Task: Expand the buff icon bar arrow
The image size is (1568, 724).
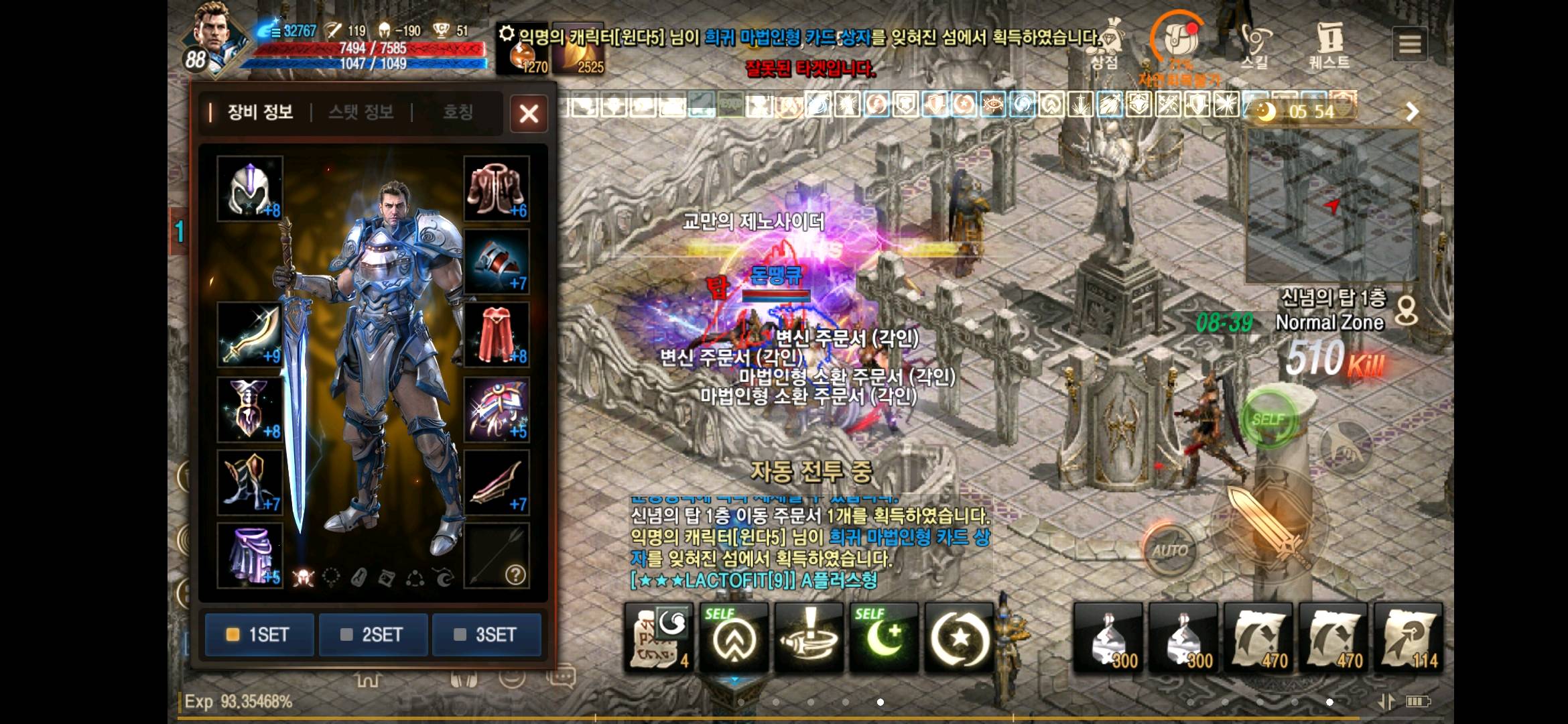Action: 1412,111
